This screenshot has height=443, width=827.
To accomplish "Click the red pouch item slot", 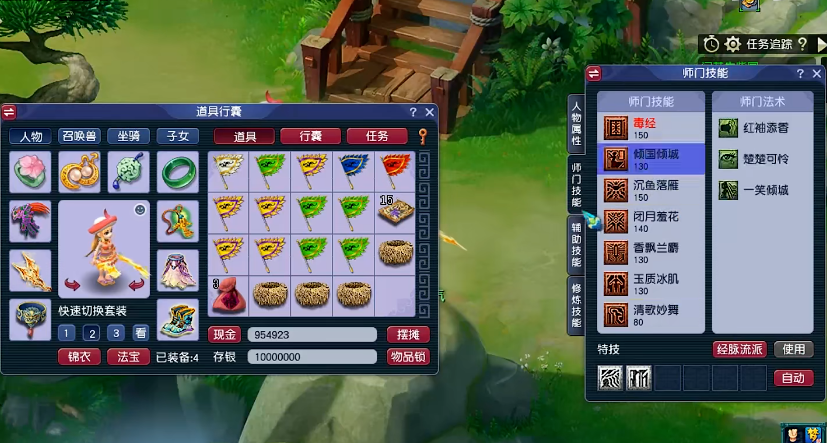I will 229,294.
